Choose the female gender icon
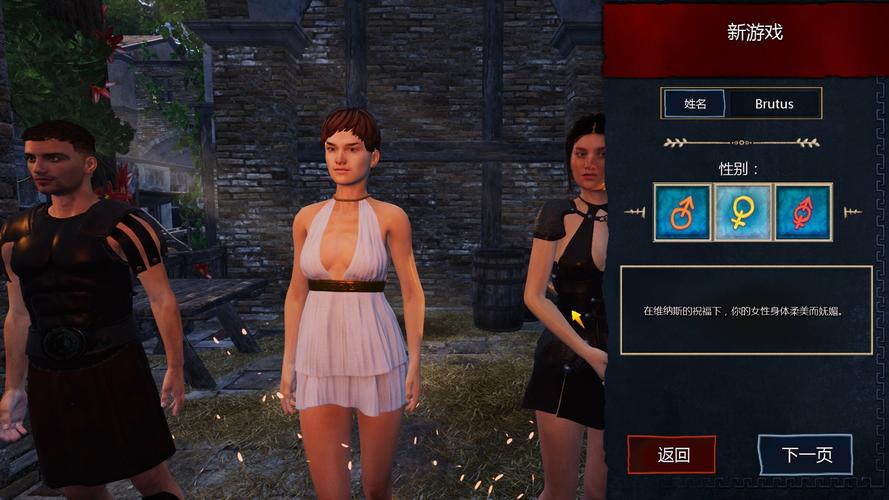This screenshot has width=889, height=500. pos(743,212)
